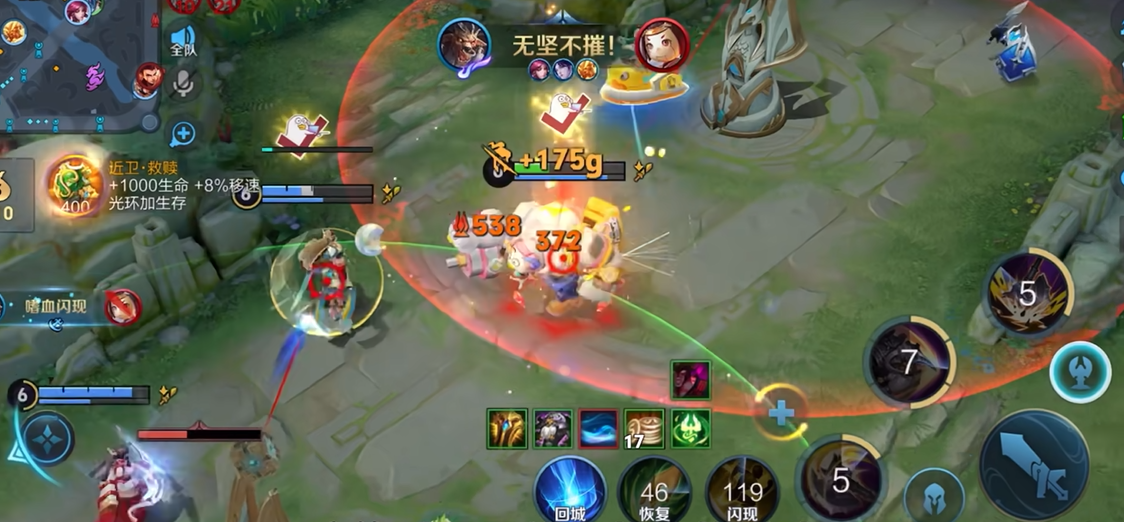Viewport: 1124px width, 522px height.
Task: Select the golden armor item slot
Action: [507, 429]
